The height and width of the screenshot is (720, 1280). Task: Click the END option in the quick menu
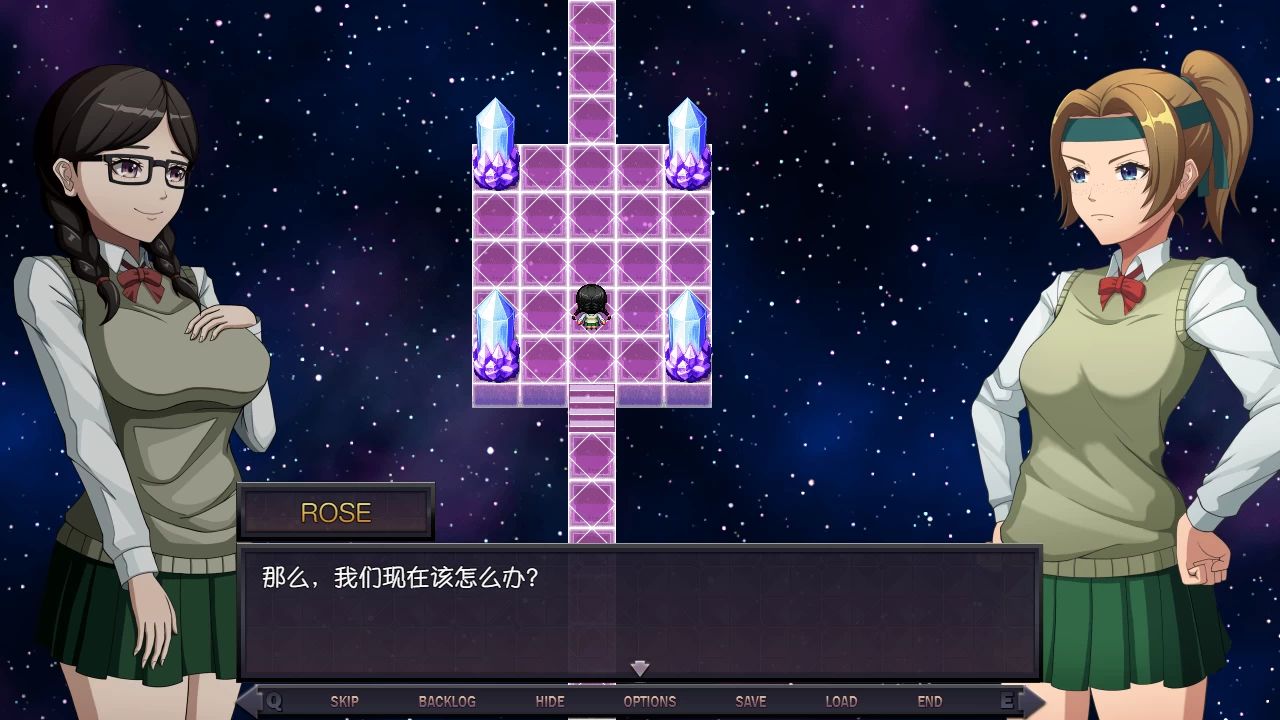[929, 701]
